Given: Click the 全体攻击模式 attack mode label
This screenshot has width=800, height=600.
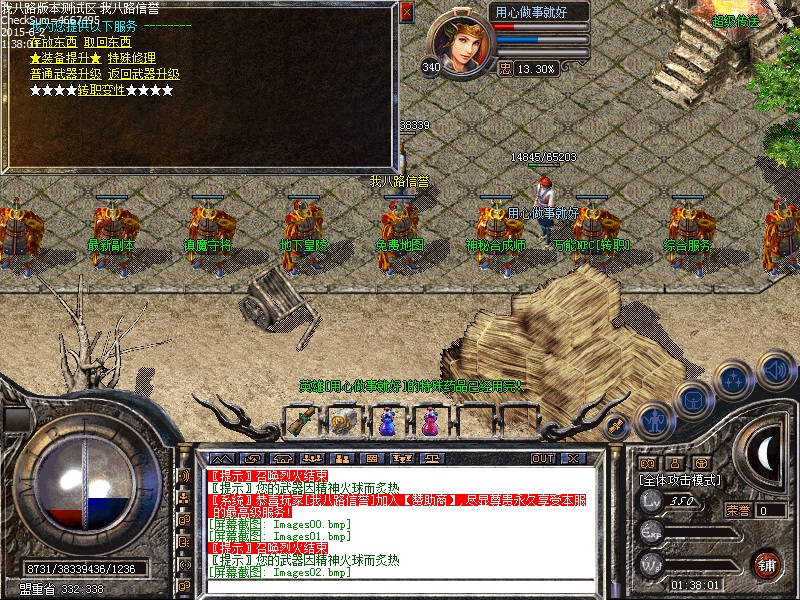Looking at the screenshot, I should [680, 480].
